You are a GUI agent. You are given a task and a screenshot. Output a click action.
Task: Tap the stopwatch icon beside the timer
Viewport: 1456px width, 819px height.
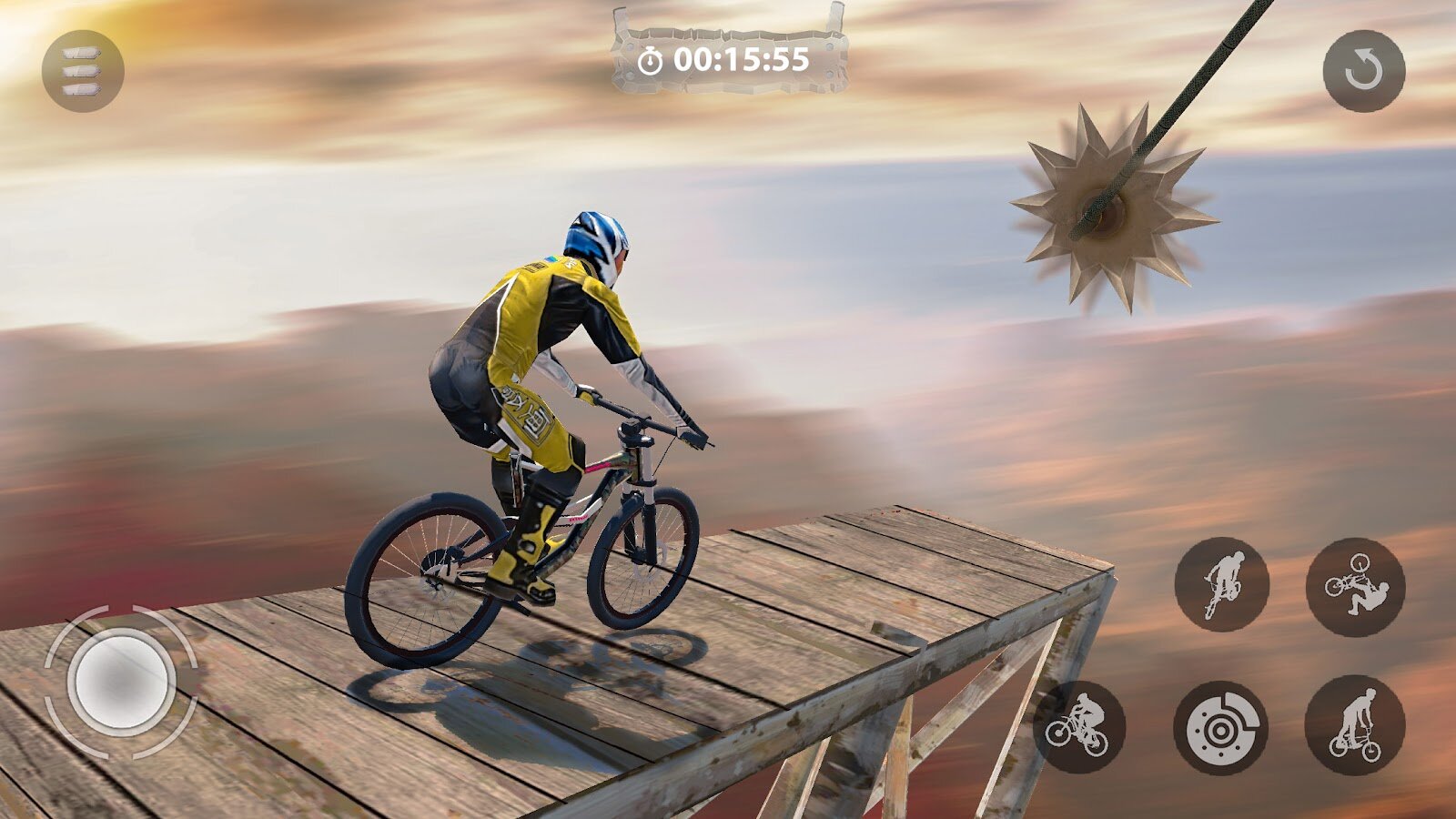click(650, 58)
